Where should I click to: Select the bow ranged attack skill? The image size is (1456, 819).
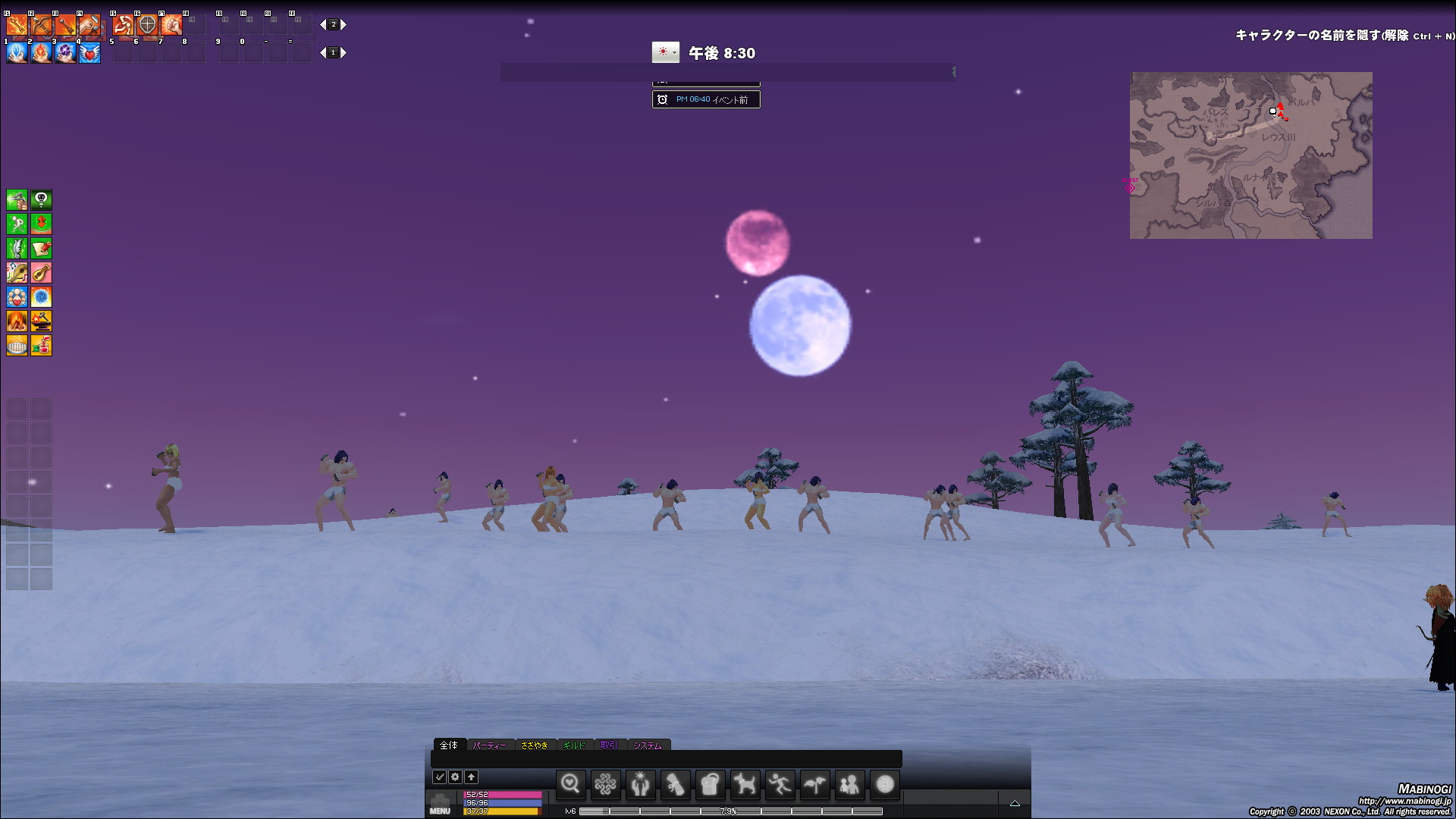41,25
